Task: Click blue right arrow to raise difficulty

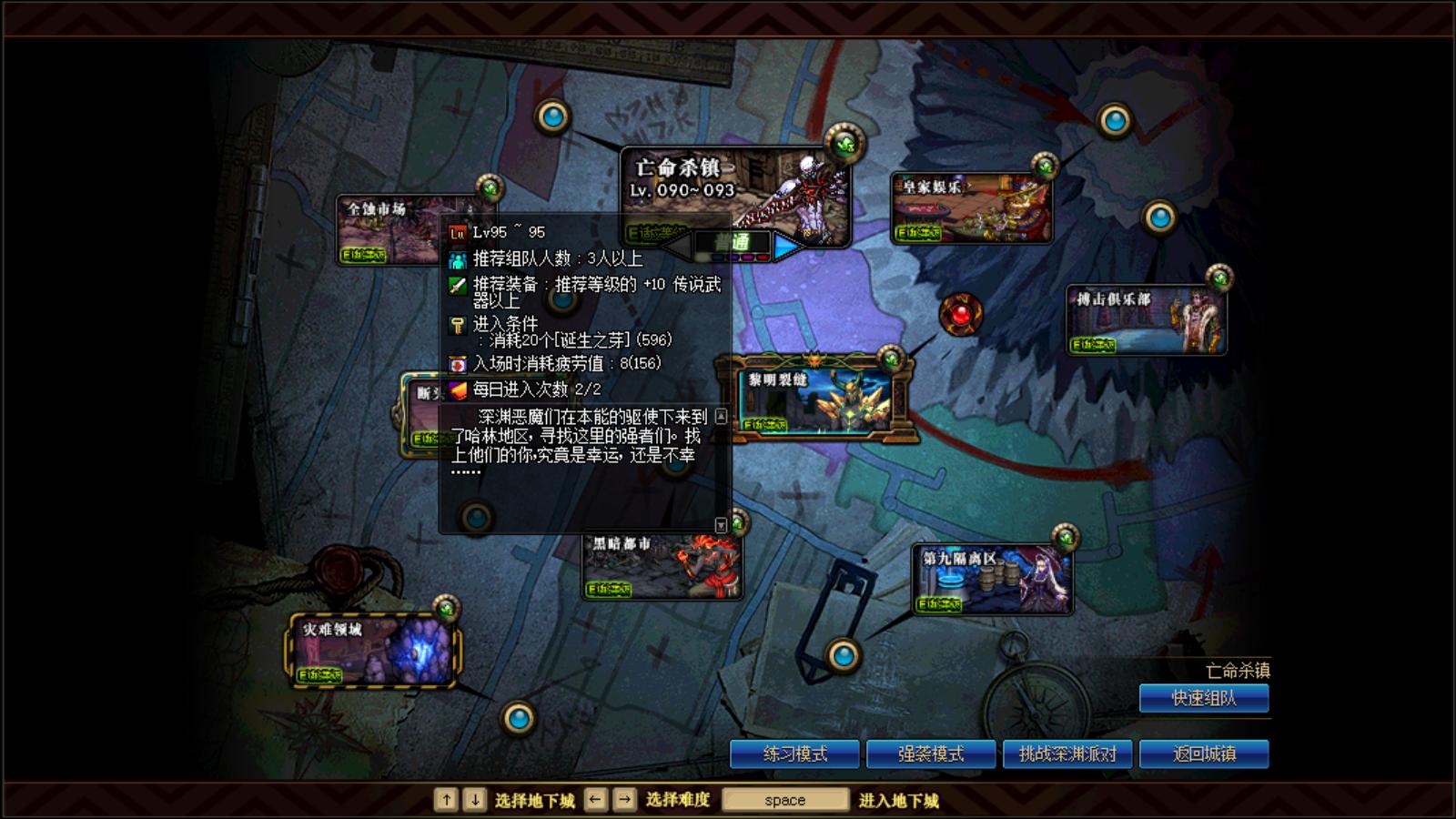Action: click(x=786, y=244)
